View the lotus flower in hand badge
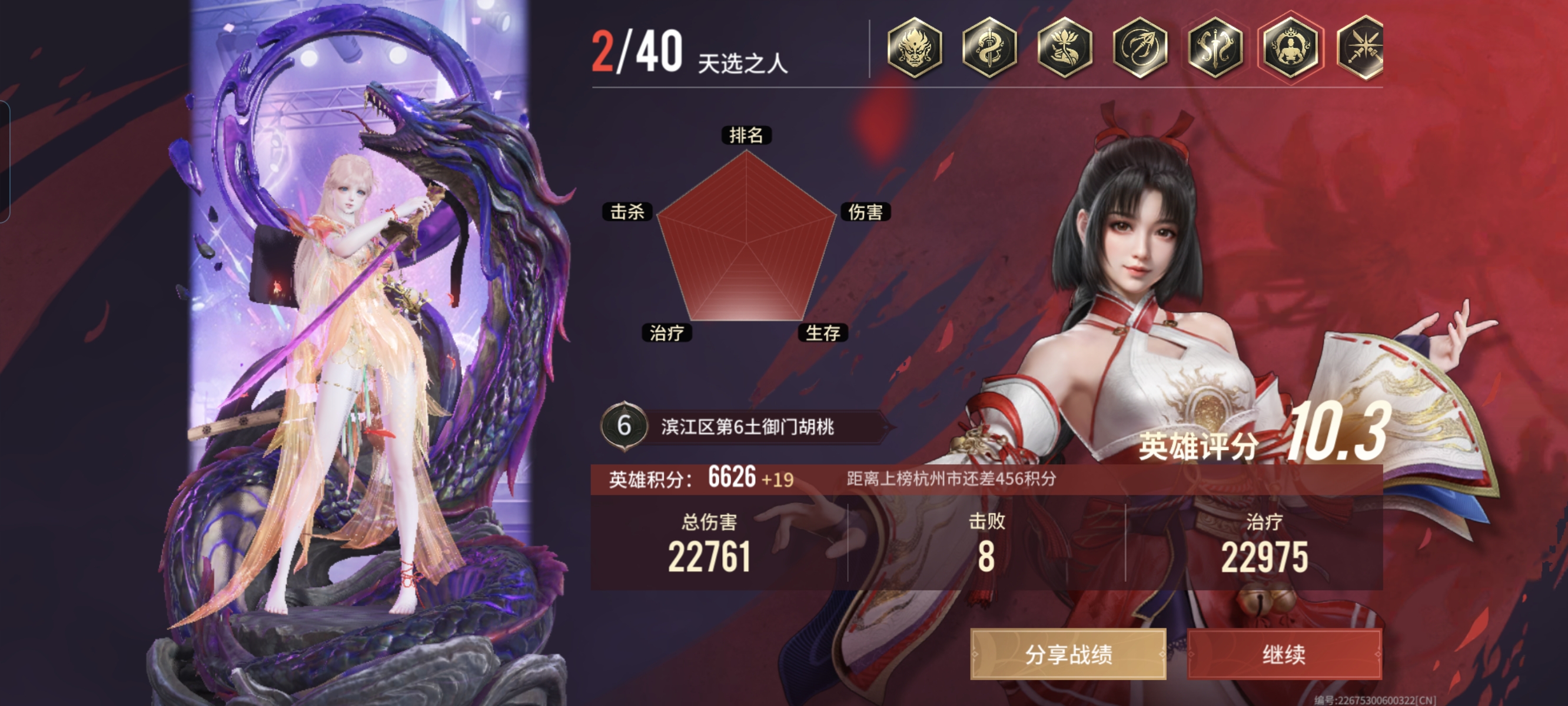The image size is (1568, 706). (1065, 48)
